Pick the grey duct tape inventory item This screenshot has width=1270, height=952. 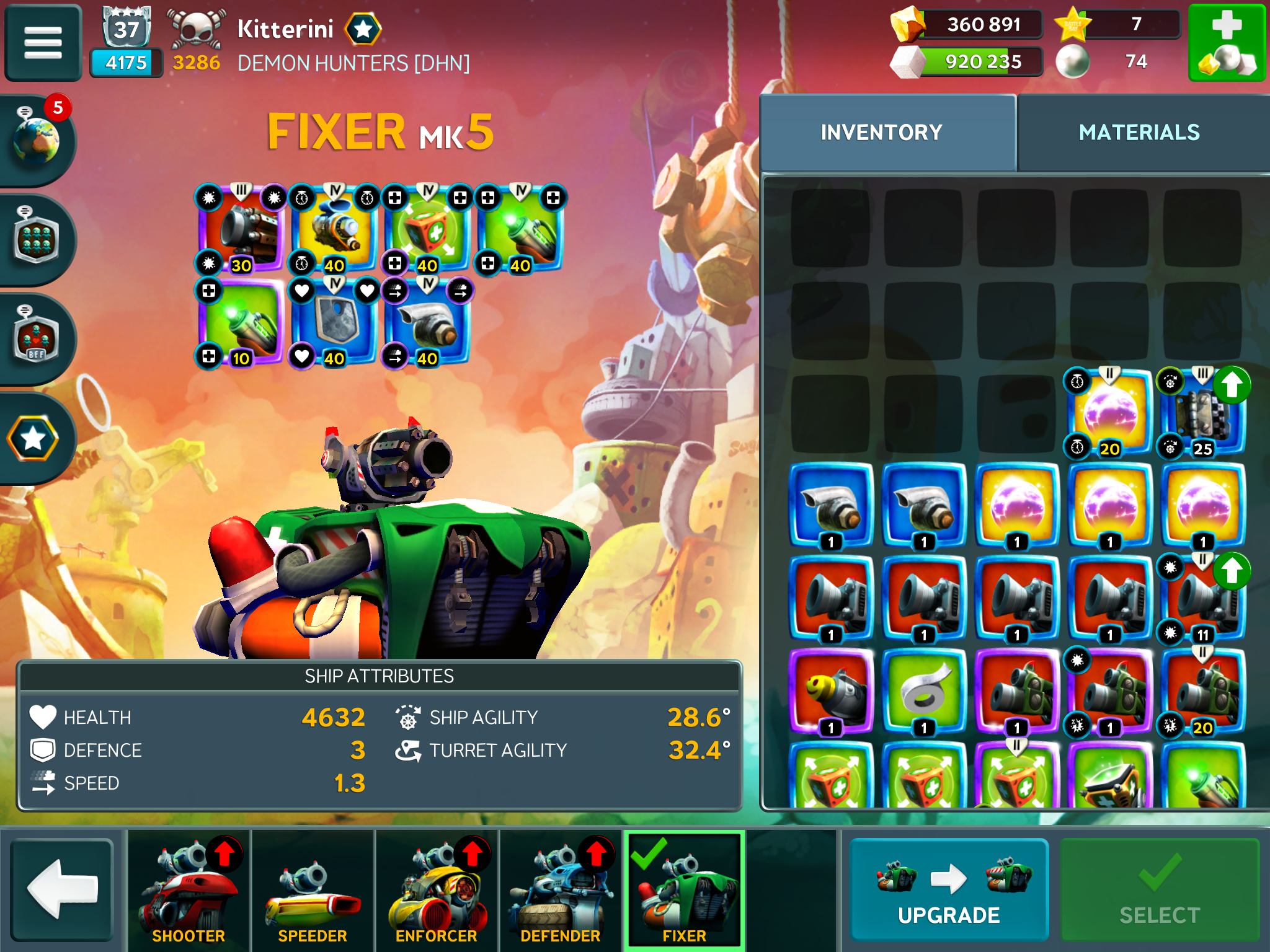click(924, 691)
